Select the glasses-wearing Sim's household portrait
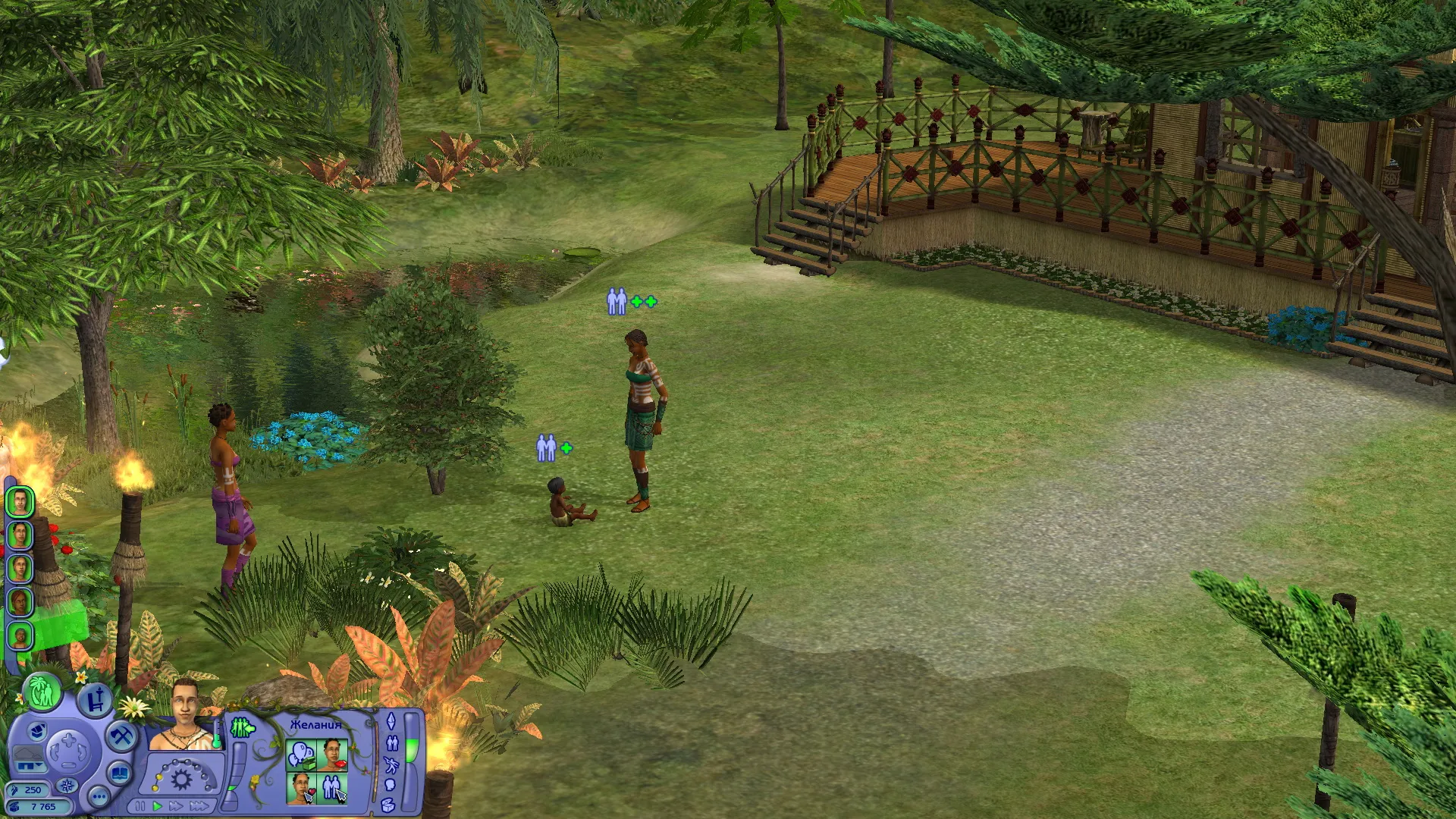1456x819 pixels. tap(20, 535)
